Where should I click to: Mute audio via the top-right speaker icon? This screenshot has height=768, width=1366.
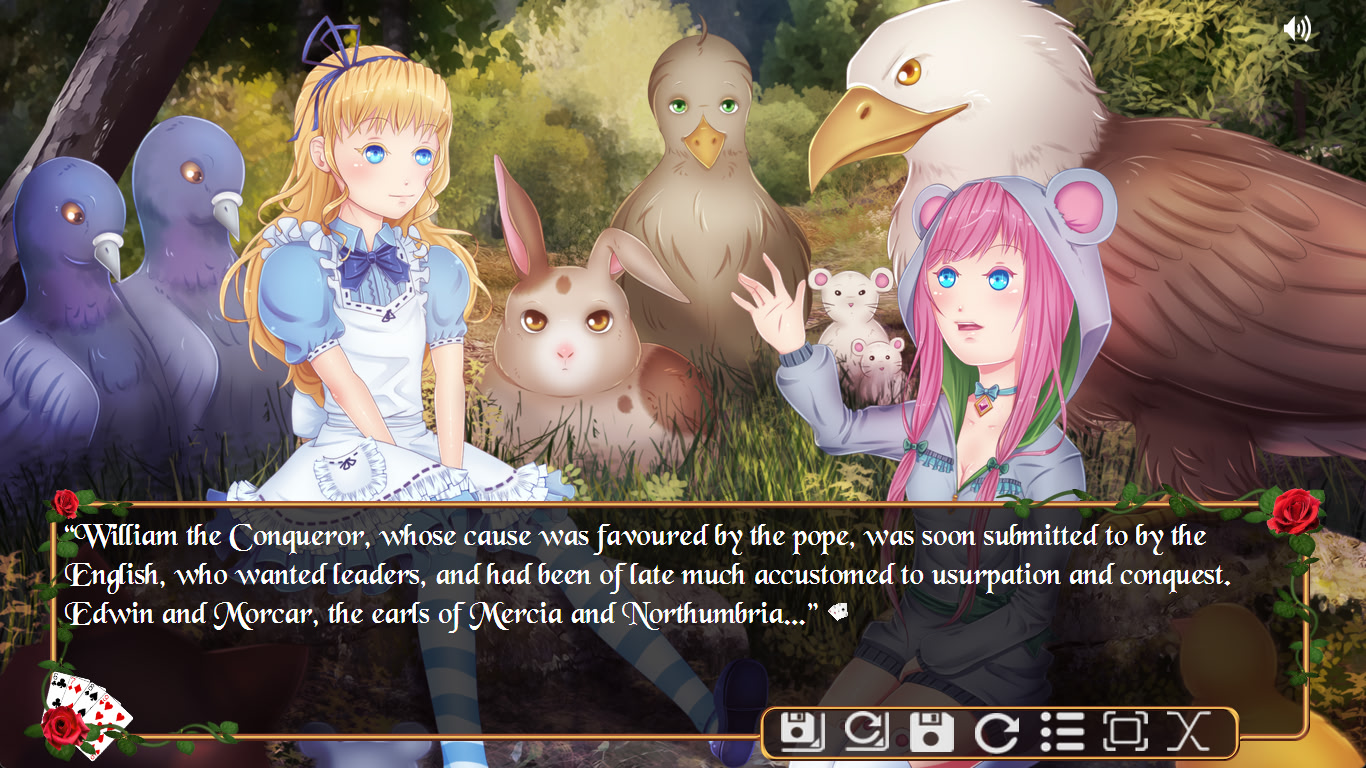point(1297,28)
